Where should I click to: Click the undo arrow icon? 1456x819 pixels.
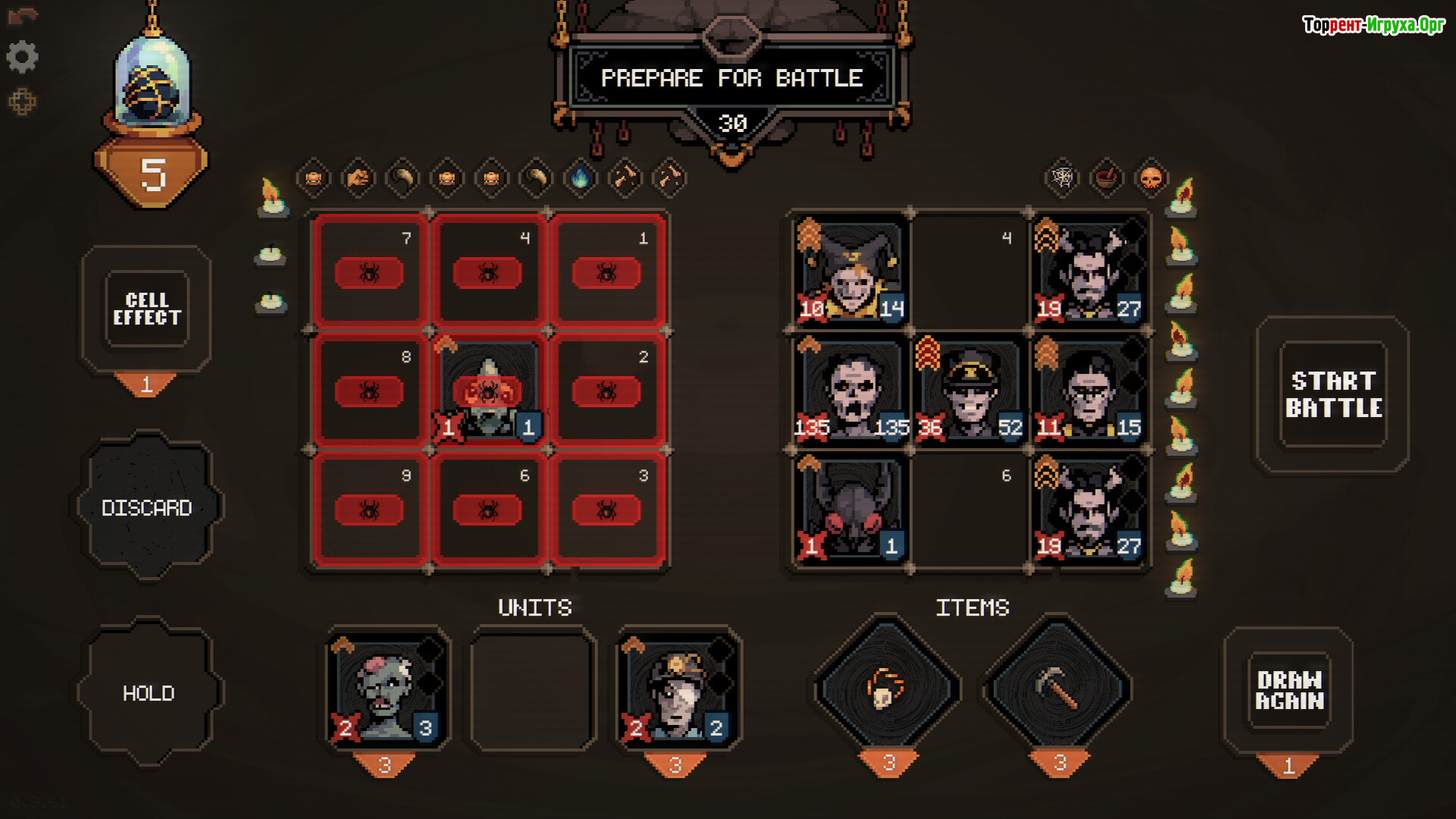point(22,16)
